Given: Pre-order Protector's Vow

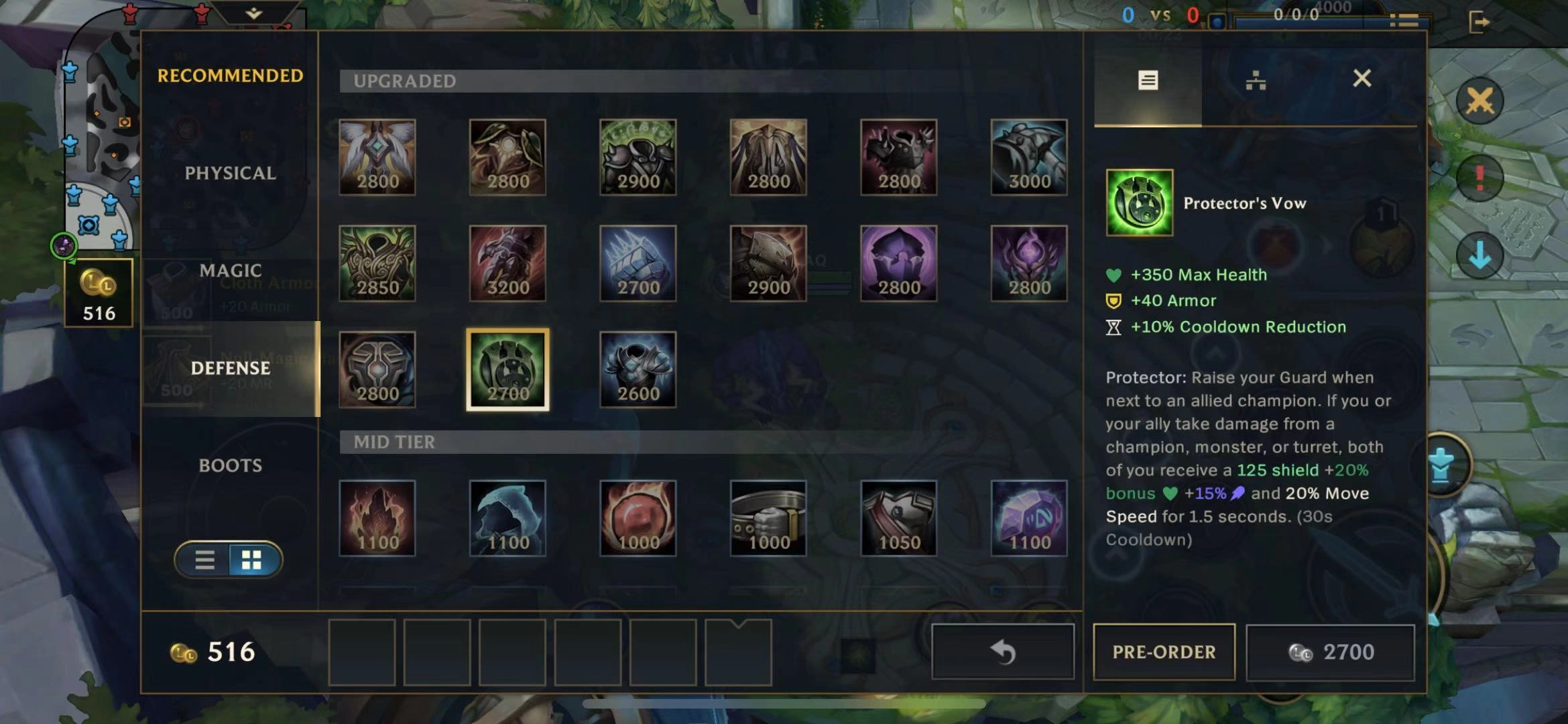Looking at the screenshot, I should coord(1164,652).
